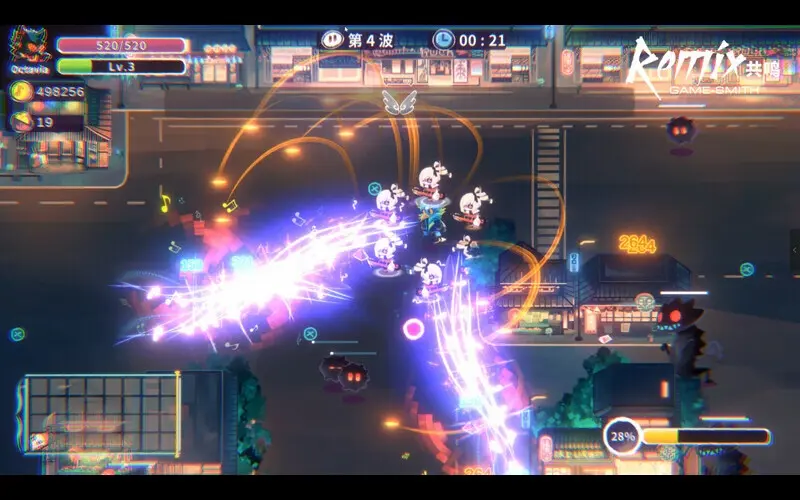This screenshot has width=800, height=500.
Task: Click the orange shard currency icon
Action: 21,122
